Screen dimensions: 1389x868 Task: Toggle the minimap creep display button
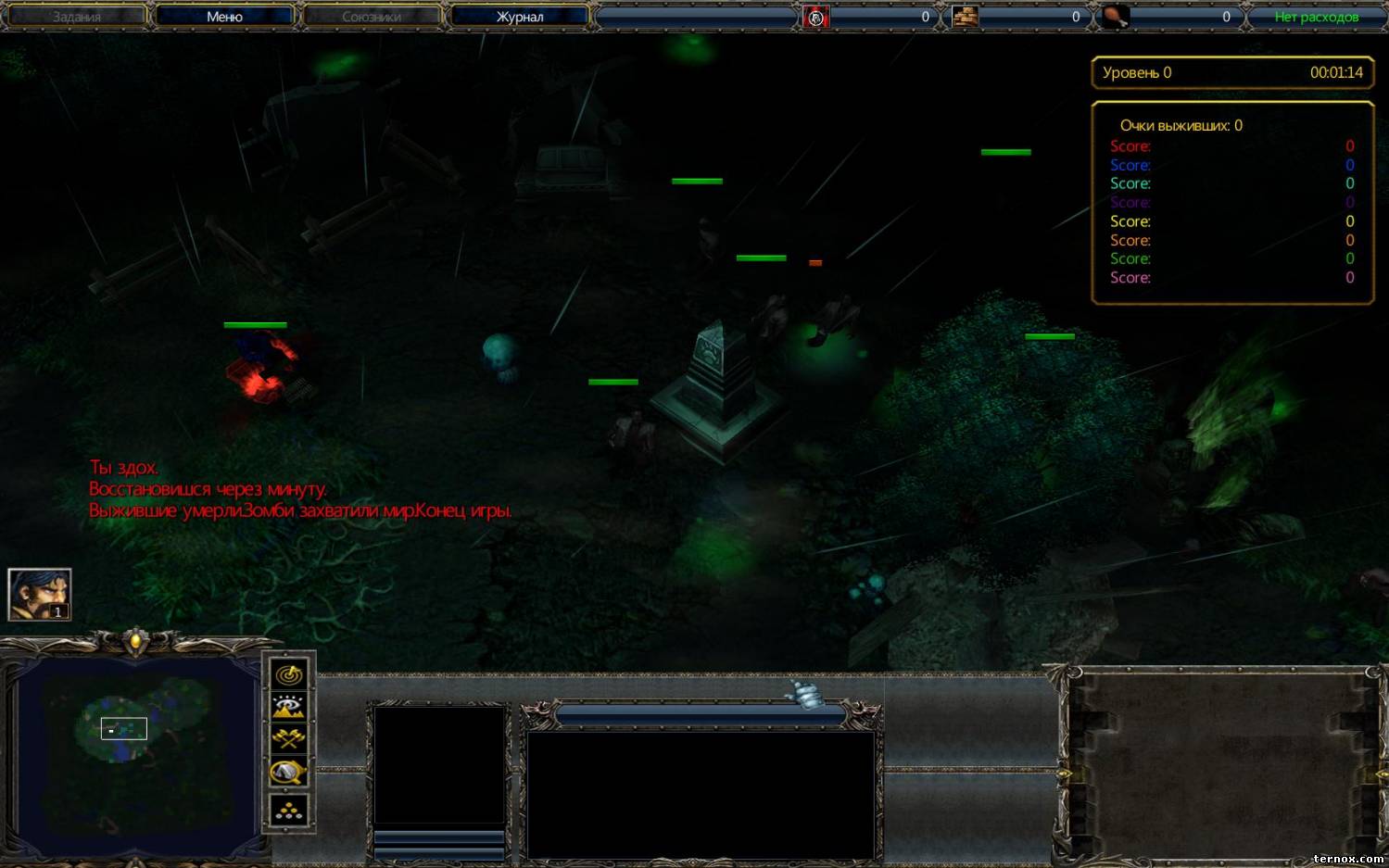tap(289, 773)
